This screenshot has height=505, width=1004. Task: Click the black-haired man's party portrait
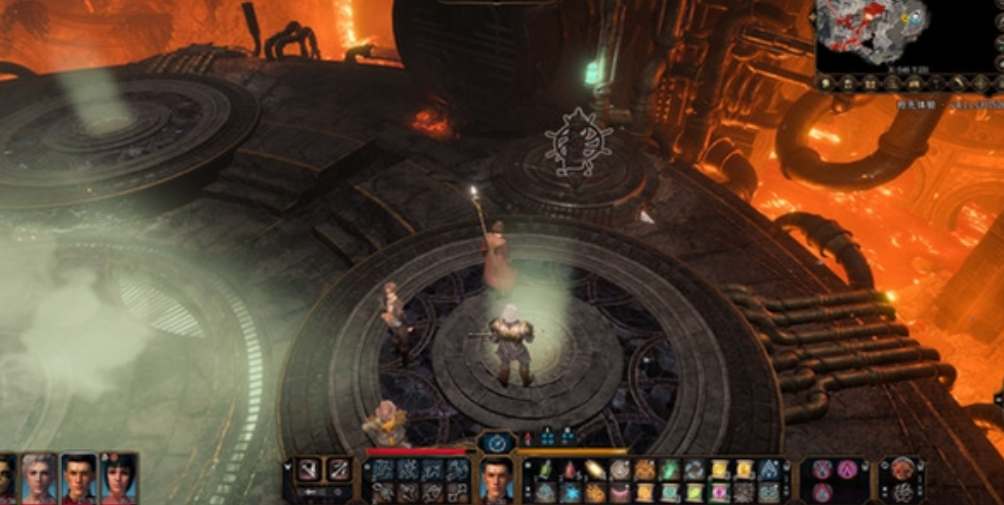tap(79, 479)
